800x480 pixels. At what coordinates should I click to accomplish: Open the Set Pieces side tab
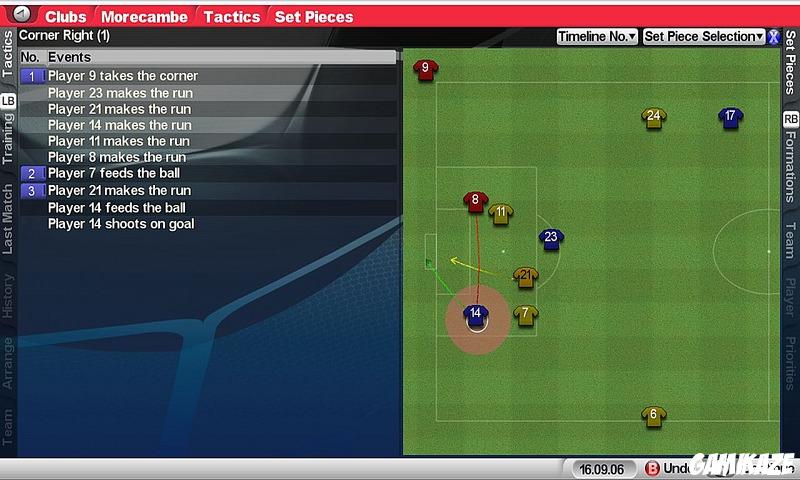(x=791, y=62)
